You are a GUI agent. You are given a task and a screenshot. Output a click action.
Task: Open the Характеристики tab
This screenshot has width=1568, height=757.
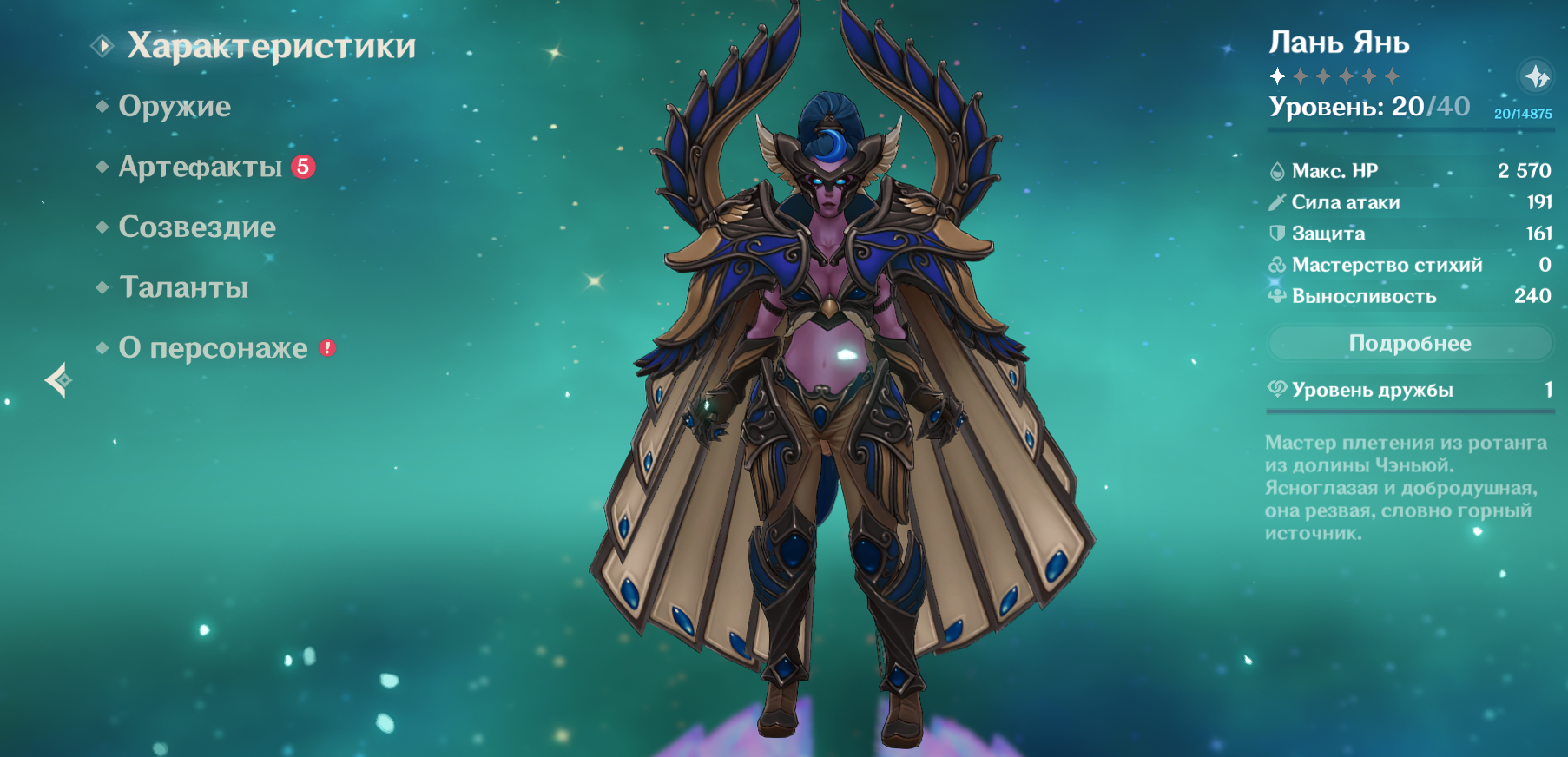pos(271,46)
